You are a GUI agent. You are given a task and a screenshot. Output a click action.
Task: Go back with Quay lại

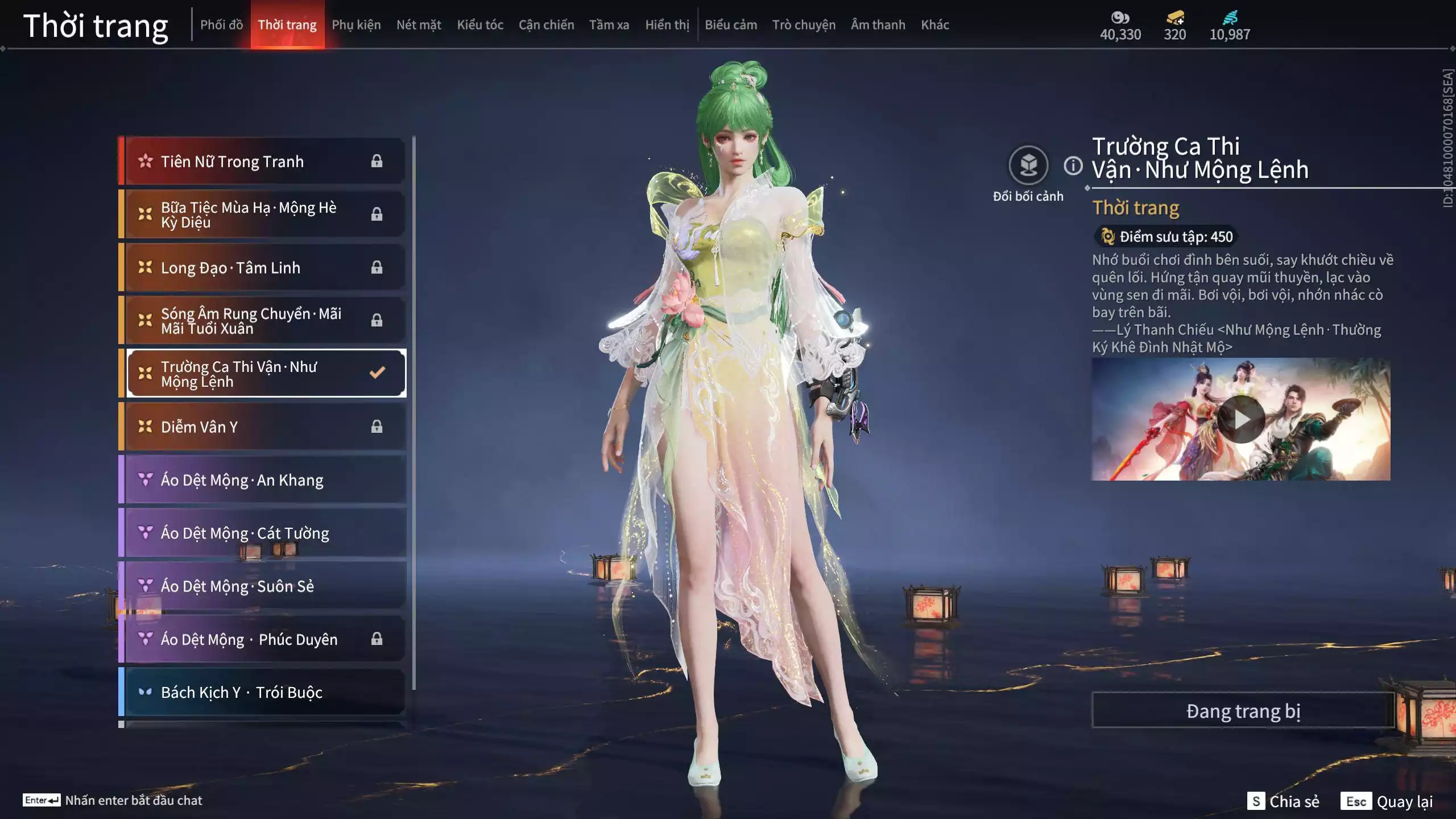tap(1387, 801)
